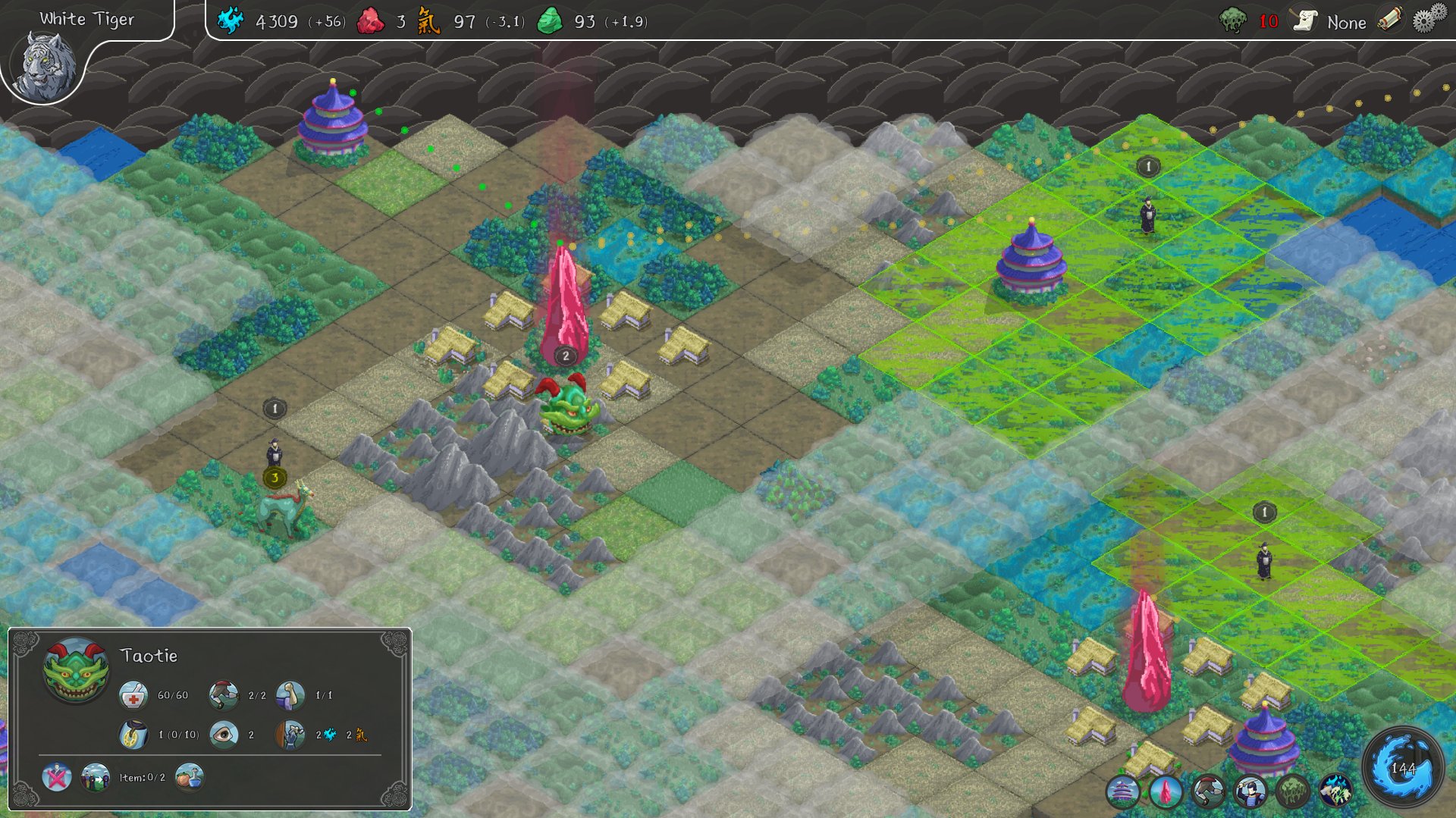Viewport: 1456px width, 818px height.
Task: Select the attack action with sword warrior
Action: pyautogui.click(x=1252, y=790)
